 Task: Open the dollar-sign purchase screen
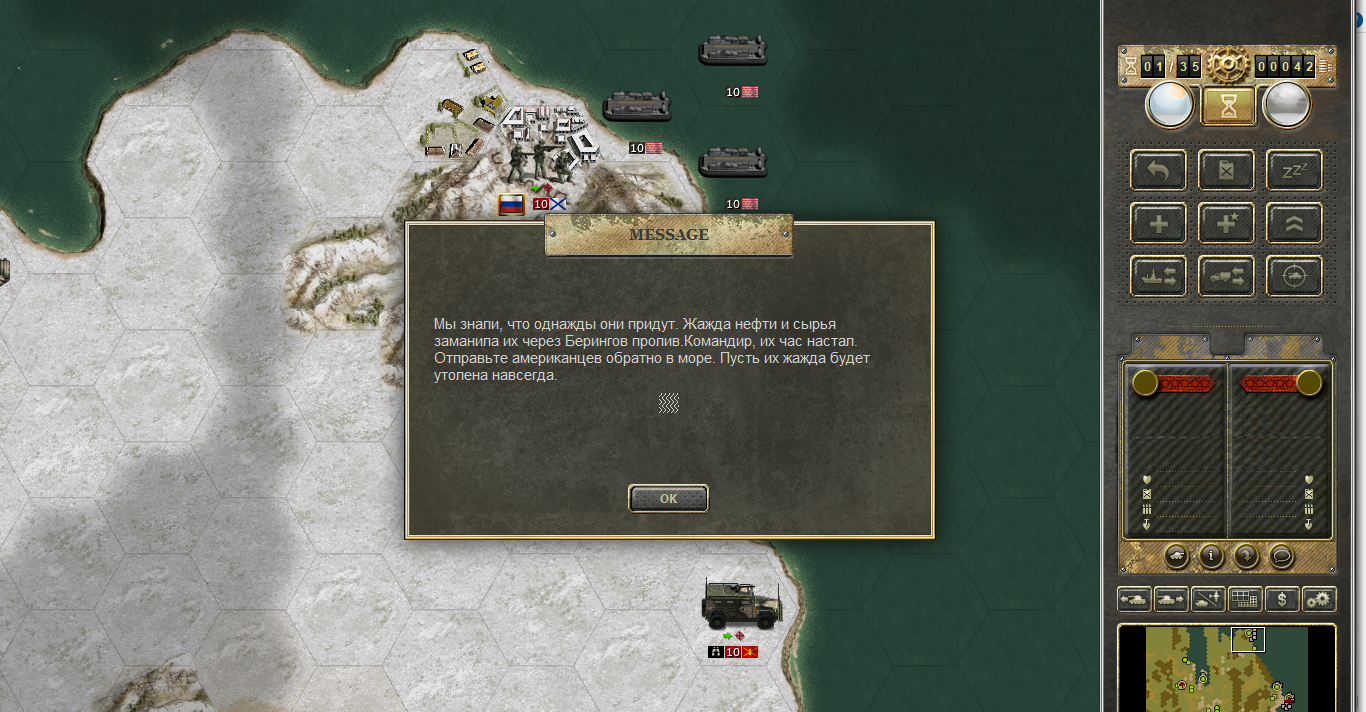[1282, 599]
